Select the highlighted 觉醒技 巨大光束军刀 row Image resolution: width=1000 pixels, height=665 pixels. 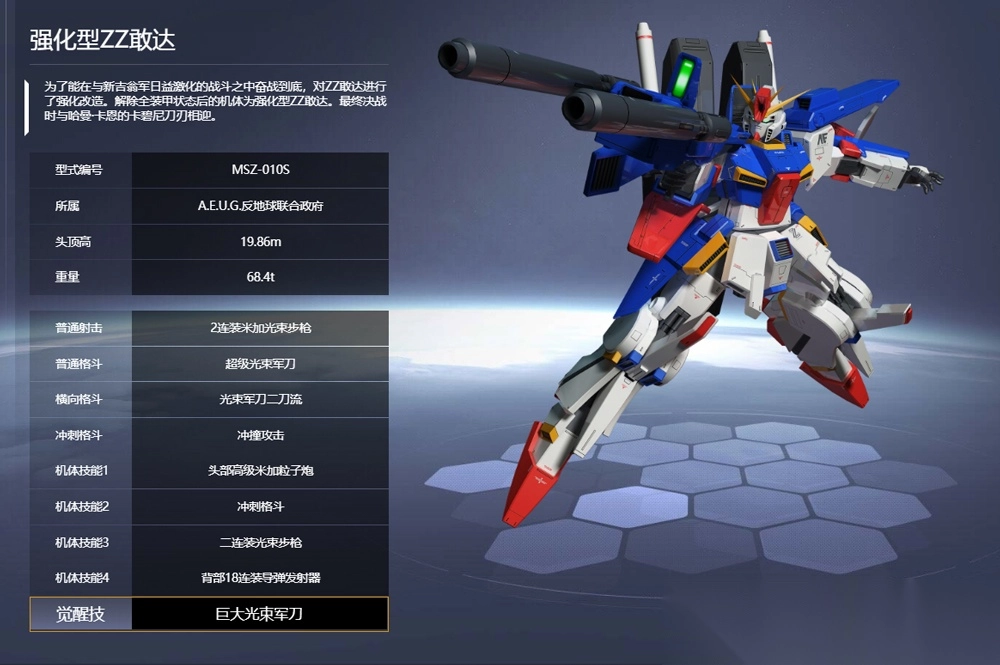pyautogui.click(x=209, y=614)
